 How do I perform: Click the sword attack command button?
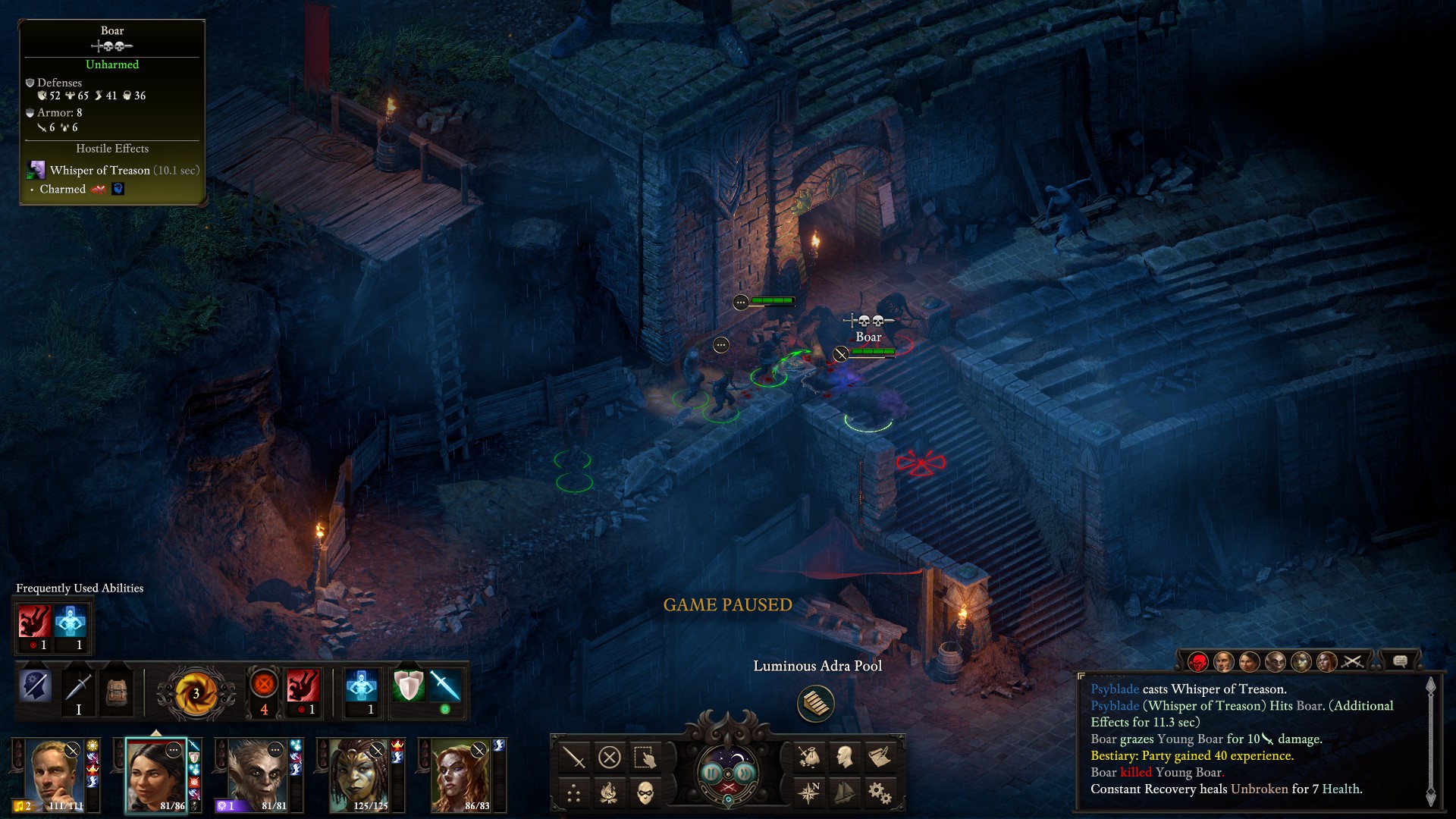coord(574,757)
